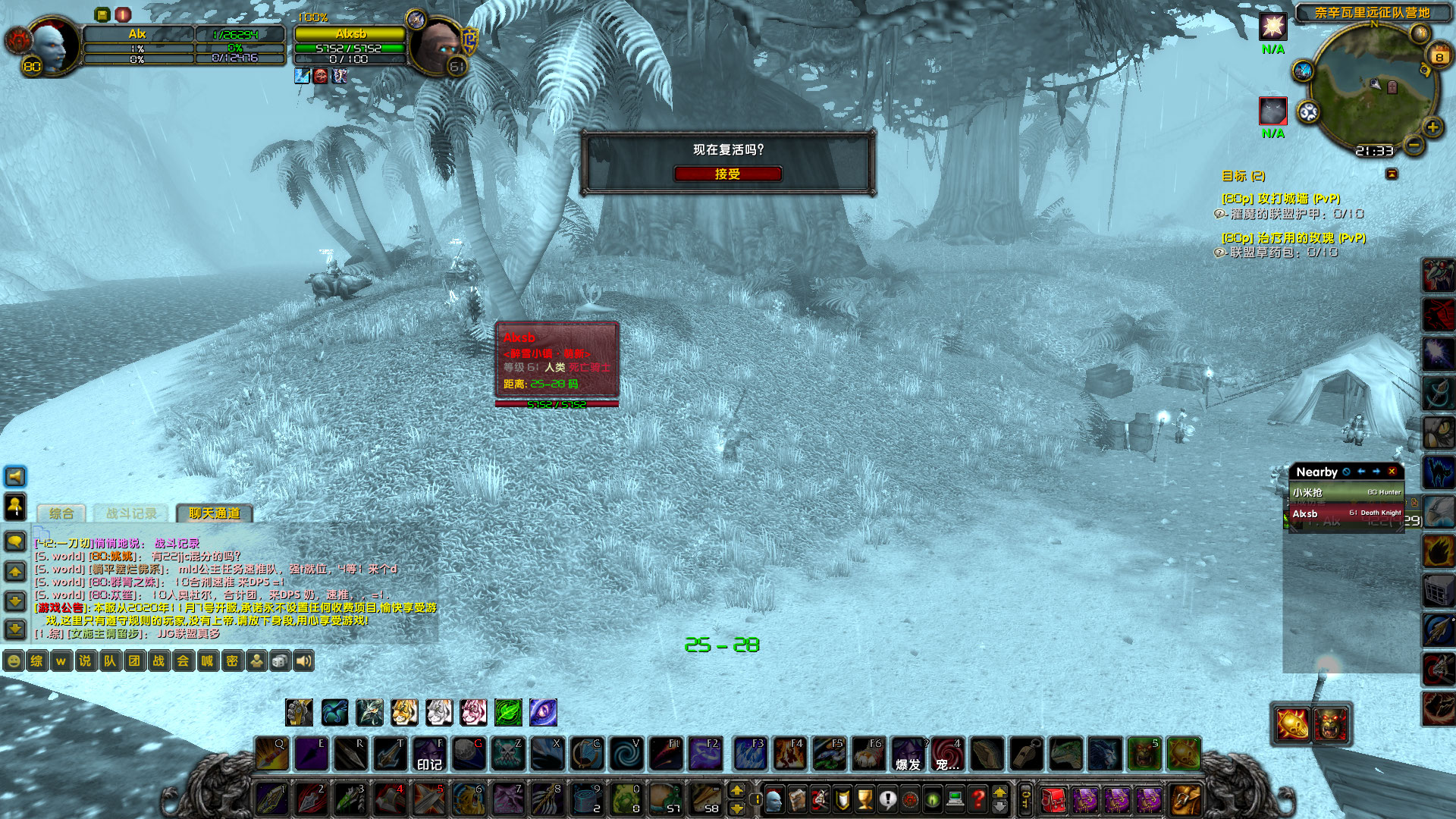Open the quest log scroll icon
Screen dimensions: 1456x819
tap(888, 799)
